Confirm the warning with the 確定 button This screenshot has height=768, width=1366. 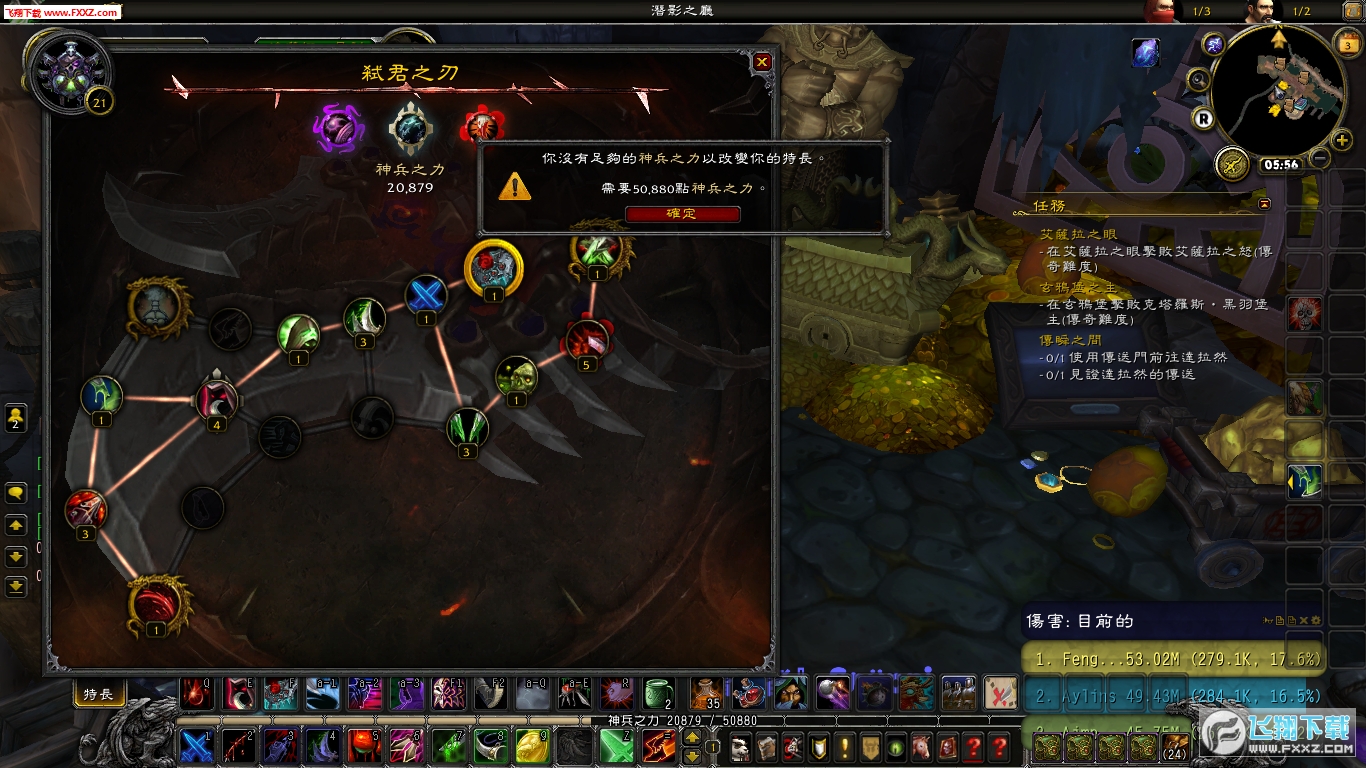(x=682, y=214)
